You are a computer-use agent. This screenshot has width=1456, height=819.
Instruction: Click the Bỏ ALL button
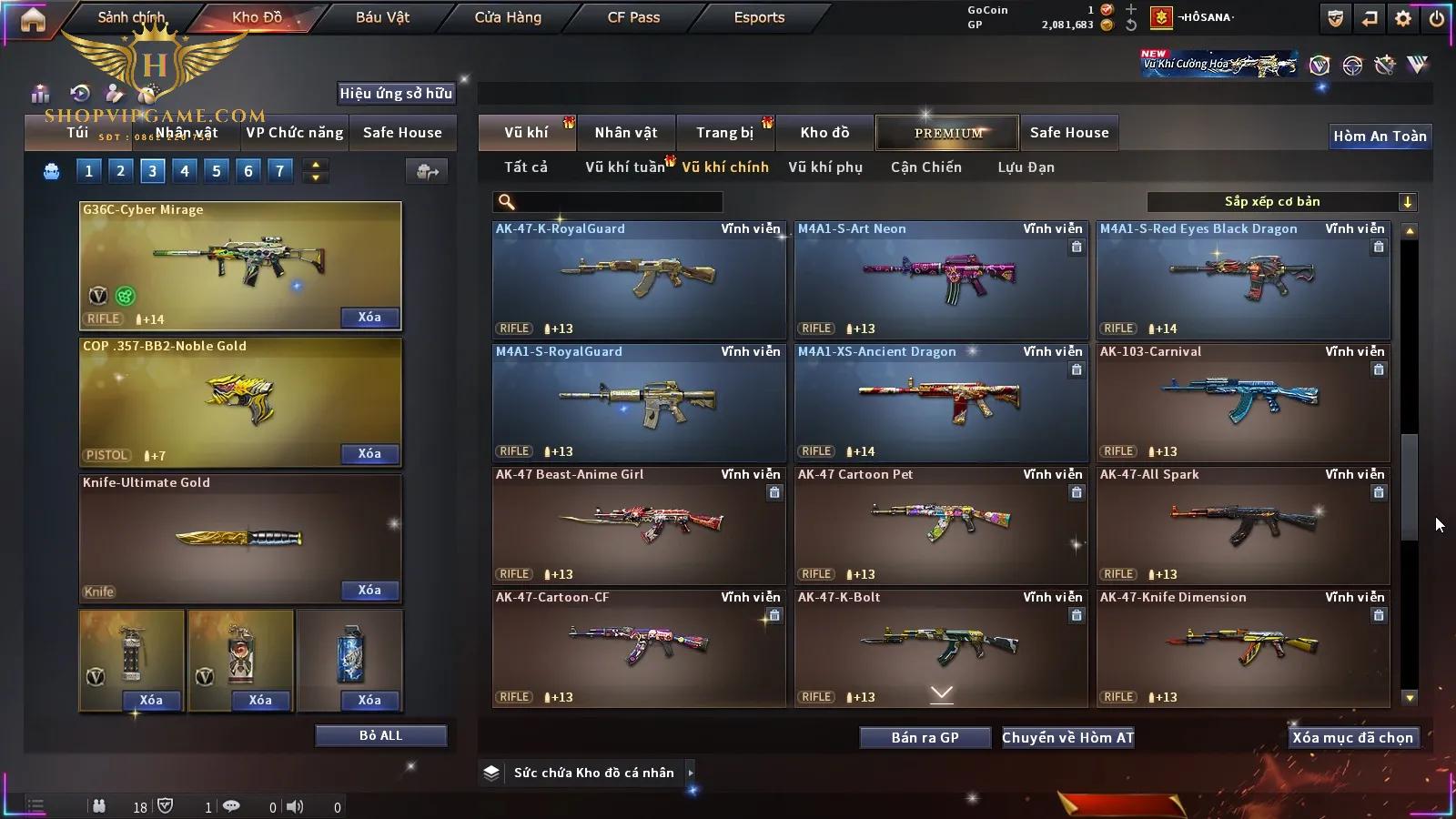point(380,736)
